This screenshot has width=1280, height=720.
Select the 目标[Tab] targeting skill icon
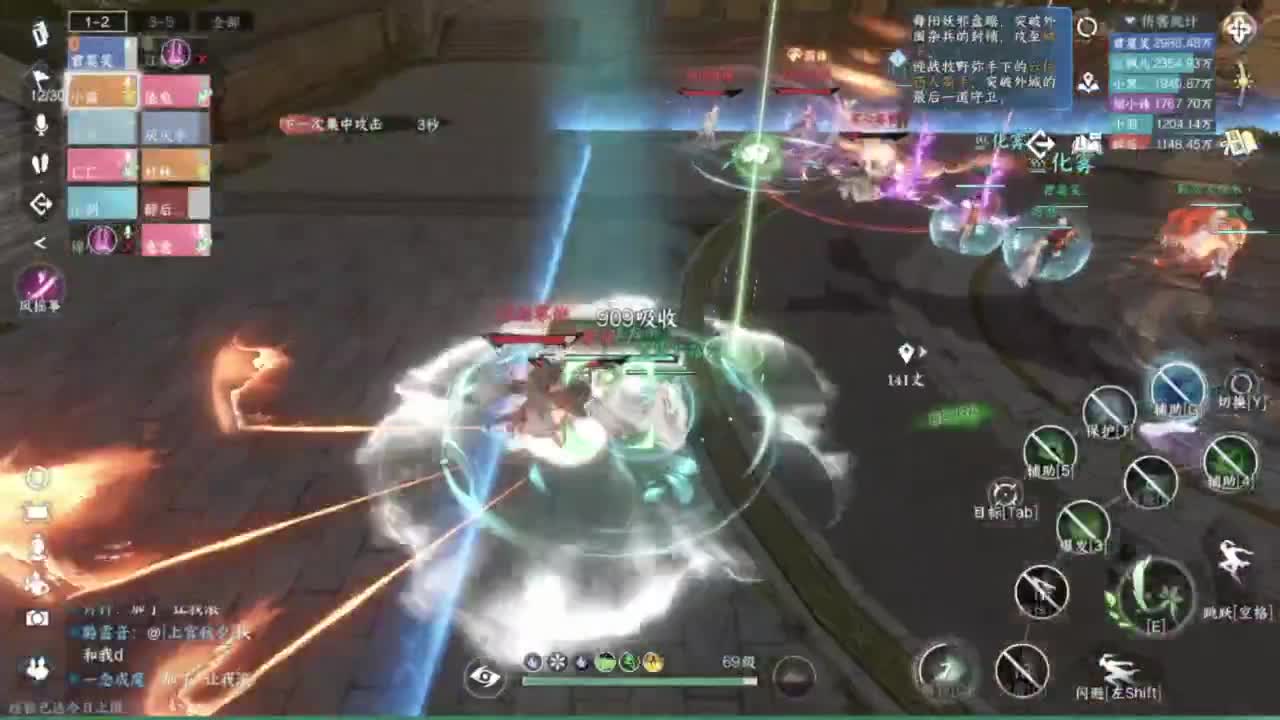pyautogui.click(x=1005, y=493)
